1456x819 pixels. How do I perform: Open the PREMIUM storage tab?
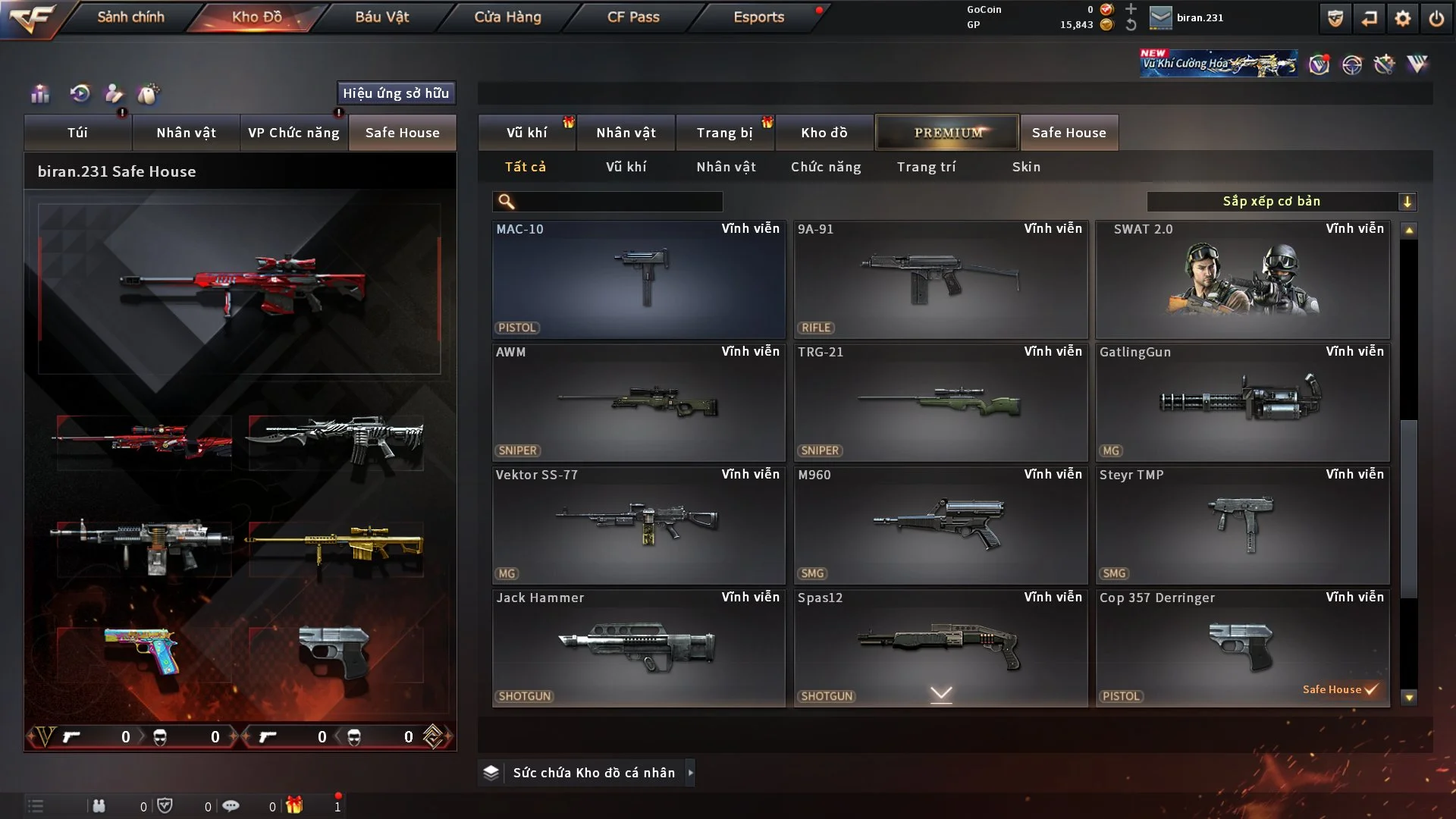(x=947, y=133)
